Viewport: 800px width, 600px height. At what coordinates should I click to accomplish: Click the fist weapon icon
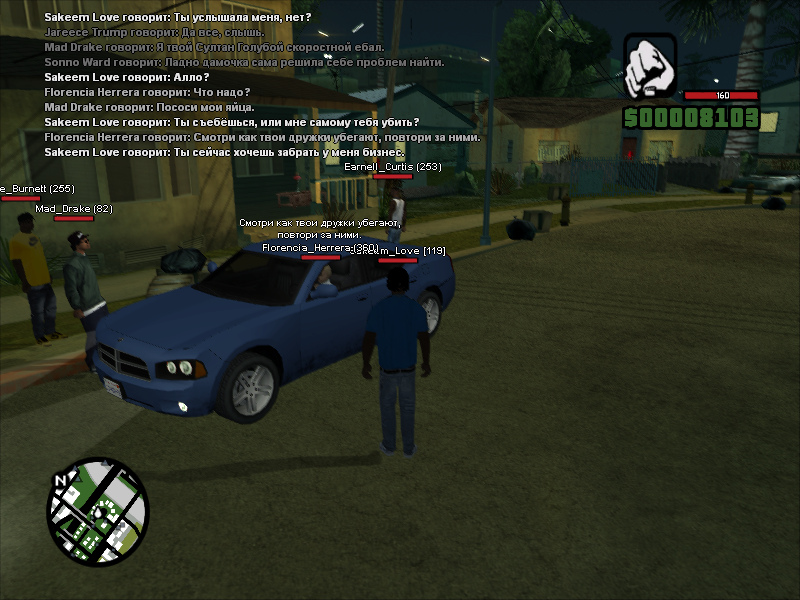pyautogui.click(x=651, y=63)
